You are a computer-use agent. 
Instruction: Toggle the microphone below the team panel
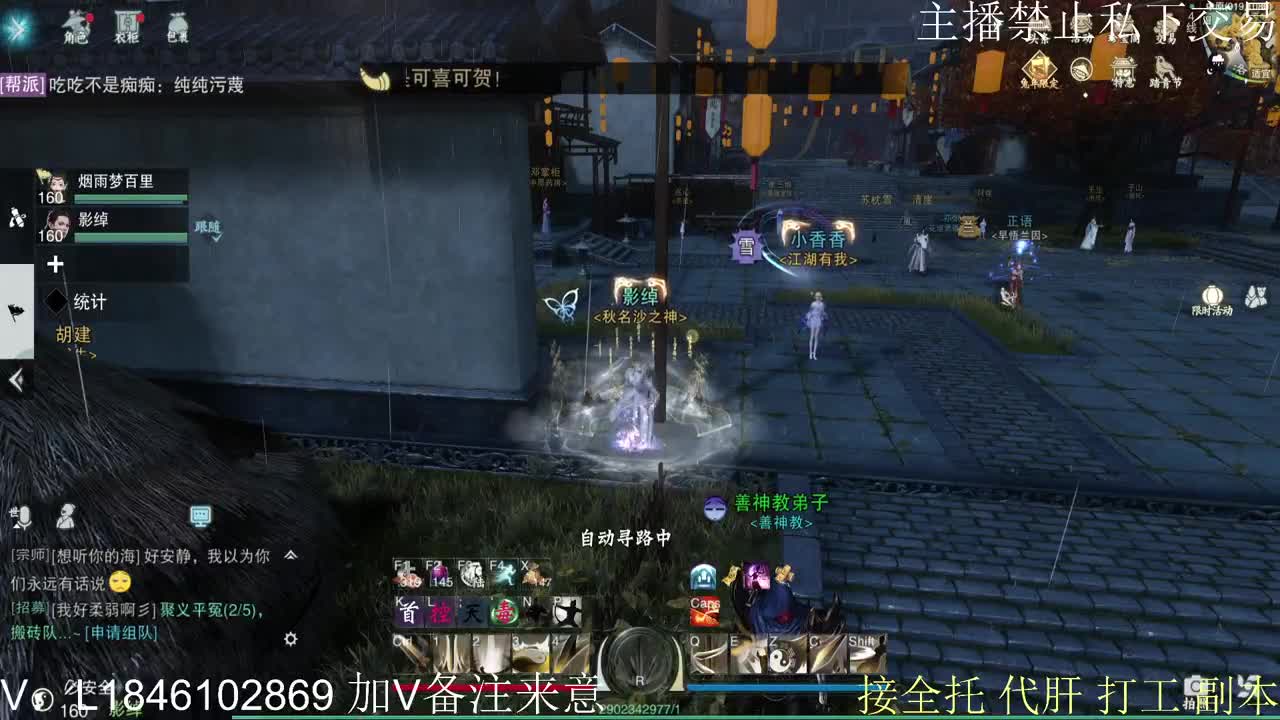[22, 516]
